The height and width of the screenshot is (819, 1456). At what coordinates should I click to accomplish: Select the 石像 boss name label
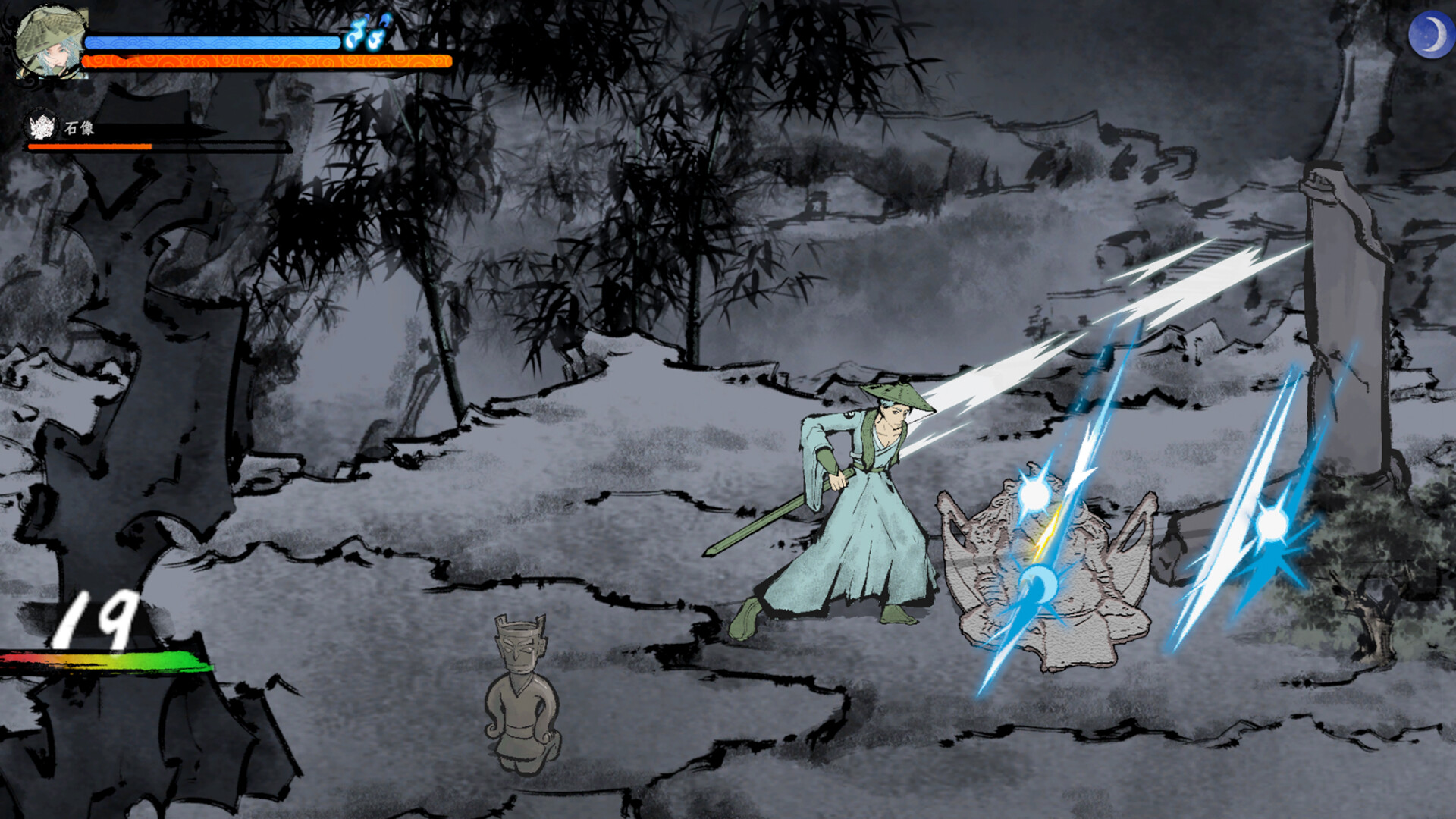pyautogui.click(x=78, y=126)
